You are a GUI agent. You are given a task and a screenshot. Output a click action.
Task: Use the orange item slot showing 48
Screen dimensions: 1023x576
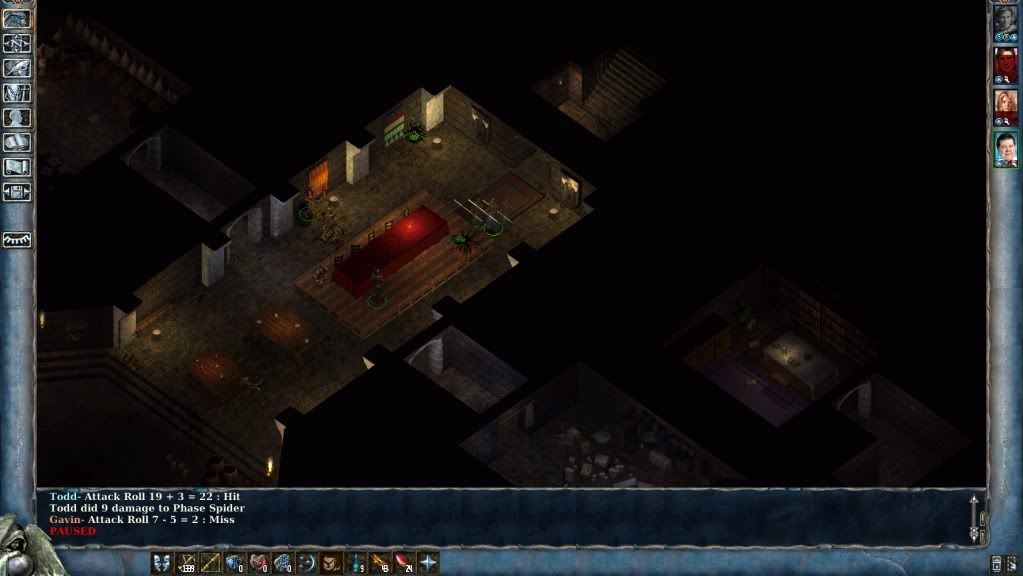pyautogui.click(x=380, y=563)
